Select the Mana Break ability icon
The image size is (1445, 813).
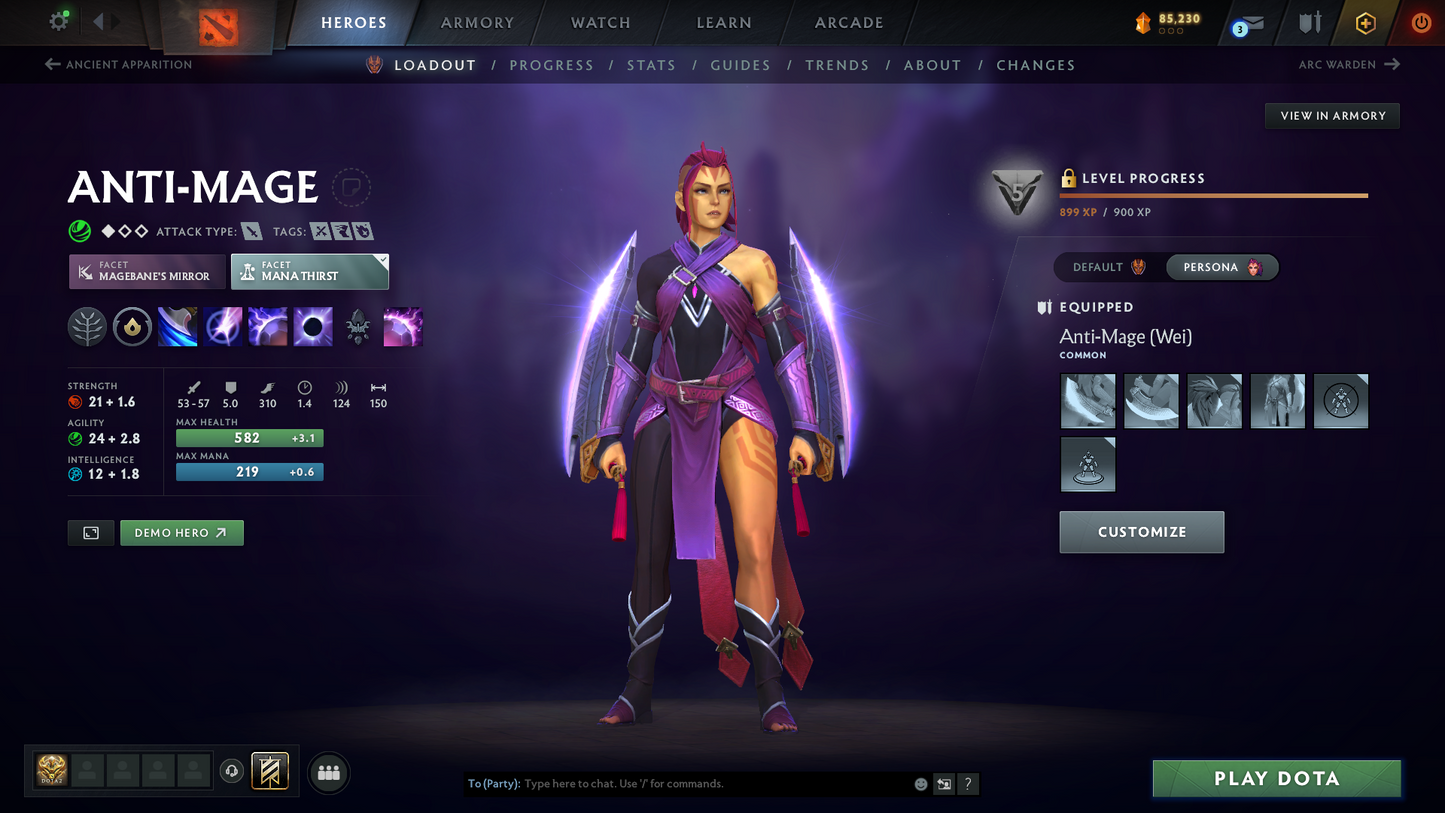(177, 326)
